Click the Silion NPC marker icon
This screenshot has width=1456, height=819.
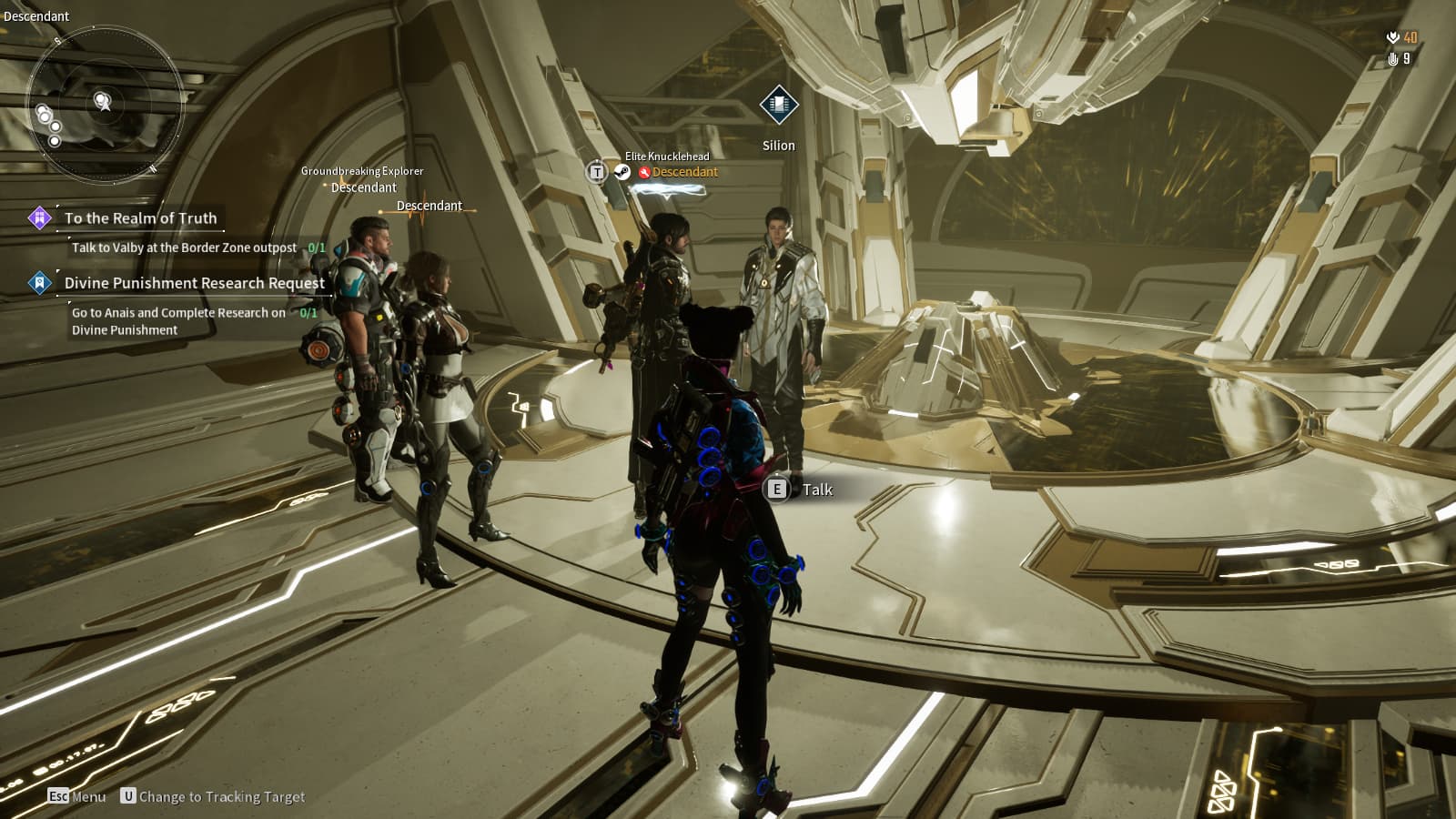[x=778, y=106]
